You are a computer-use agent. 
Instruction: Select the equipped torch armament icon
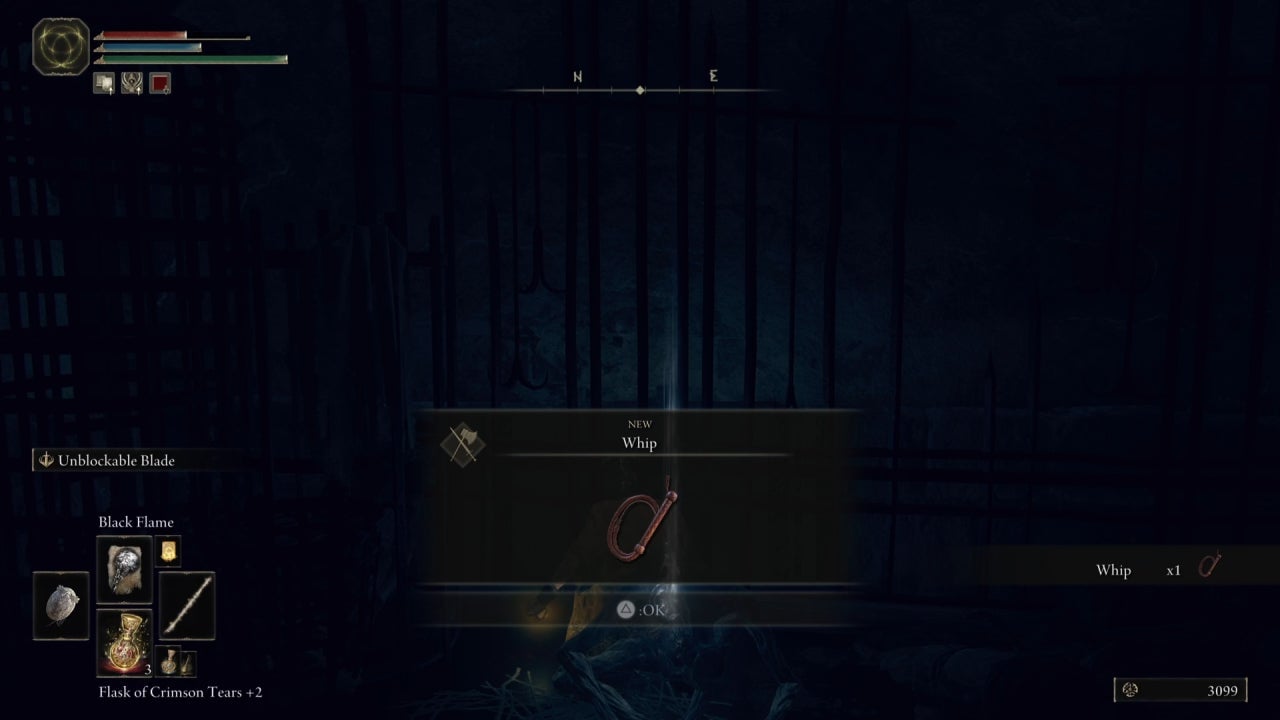coord(187,605)
